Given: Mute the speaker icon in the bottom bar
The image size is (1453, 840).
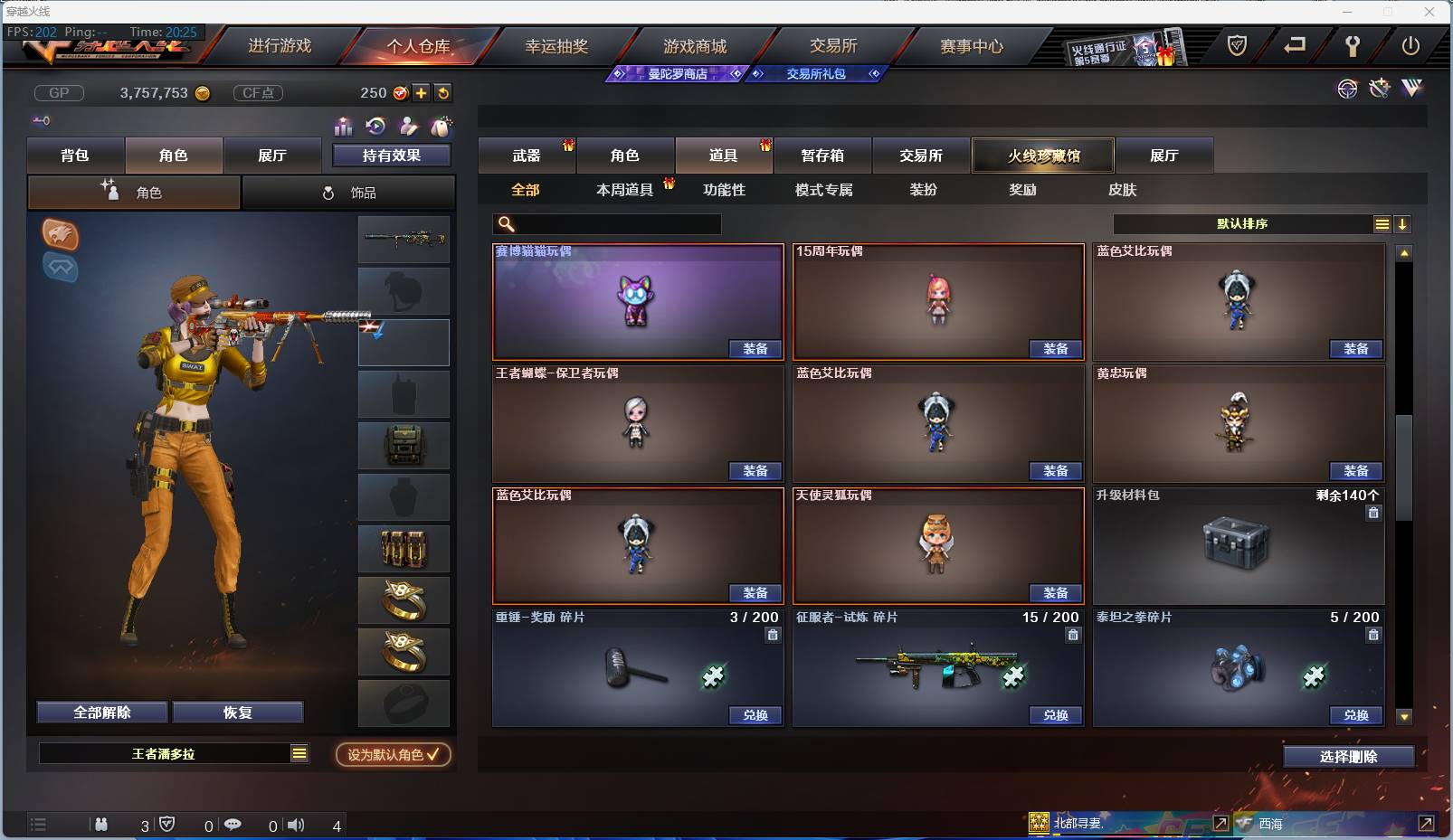Looking at the screenshot, I should pos(296,825).
